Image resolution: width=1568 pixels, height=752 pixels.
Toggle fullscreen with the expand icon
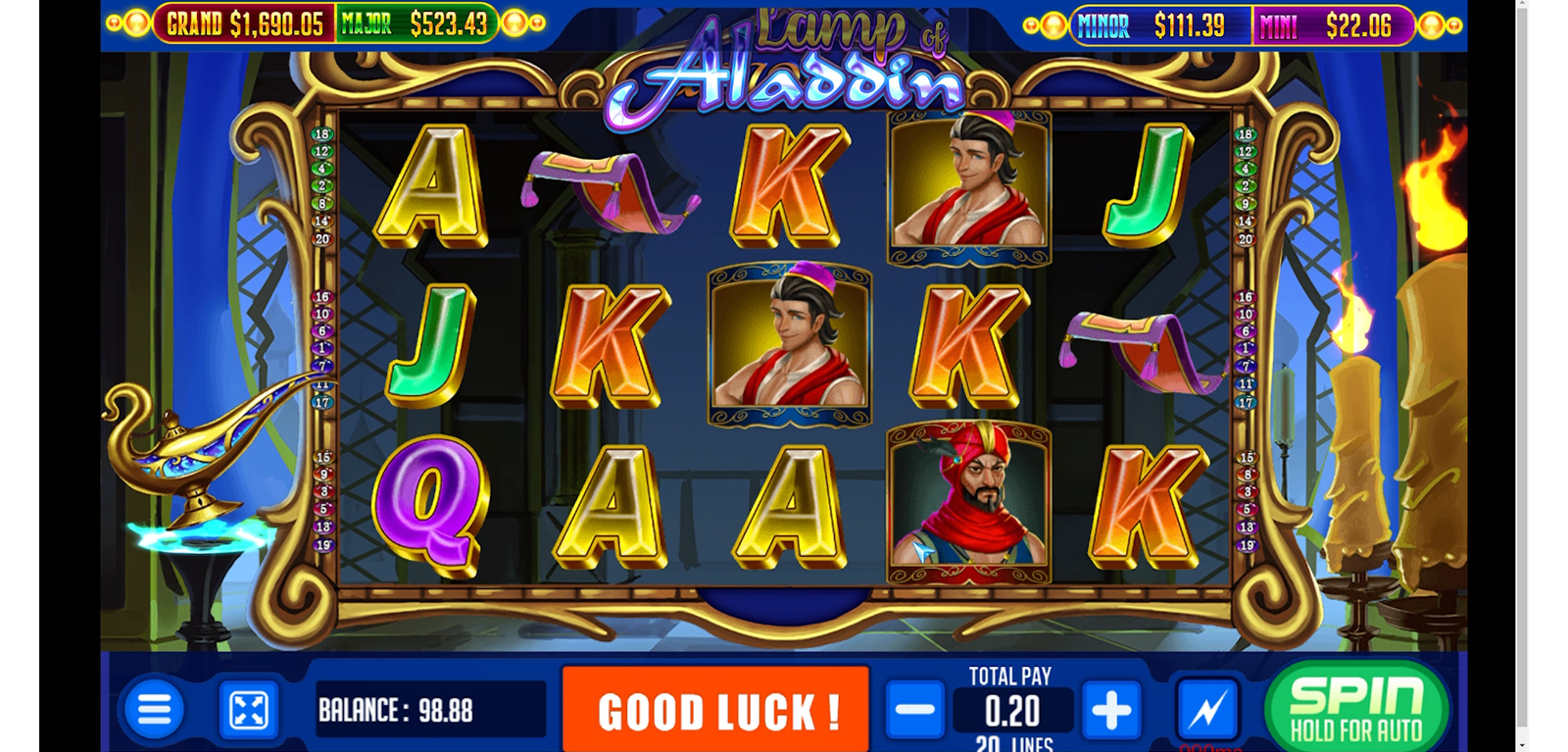tap(248, 710)
